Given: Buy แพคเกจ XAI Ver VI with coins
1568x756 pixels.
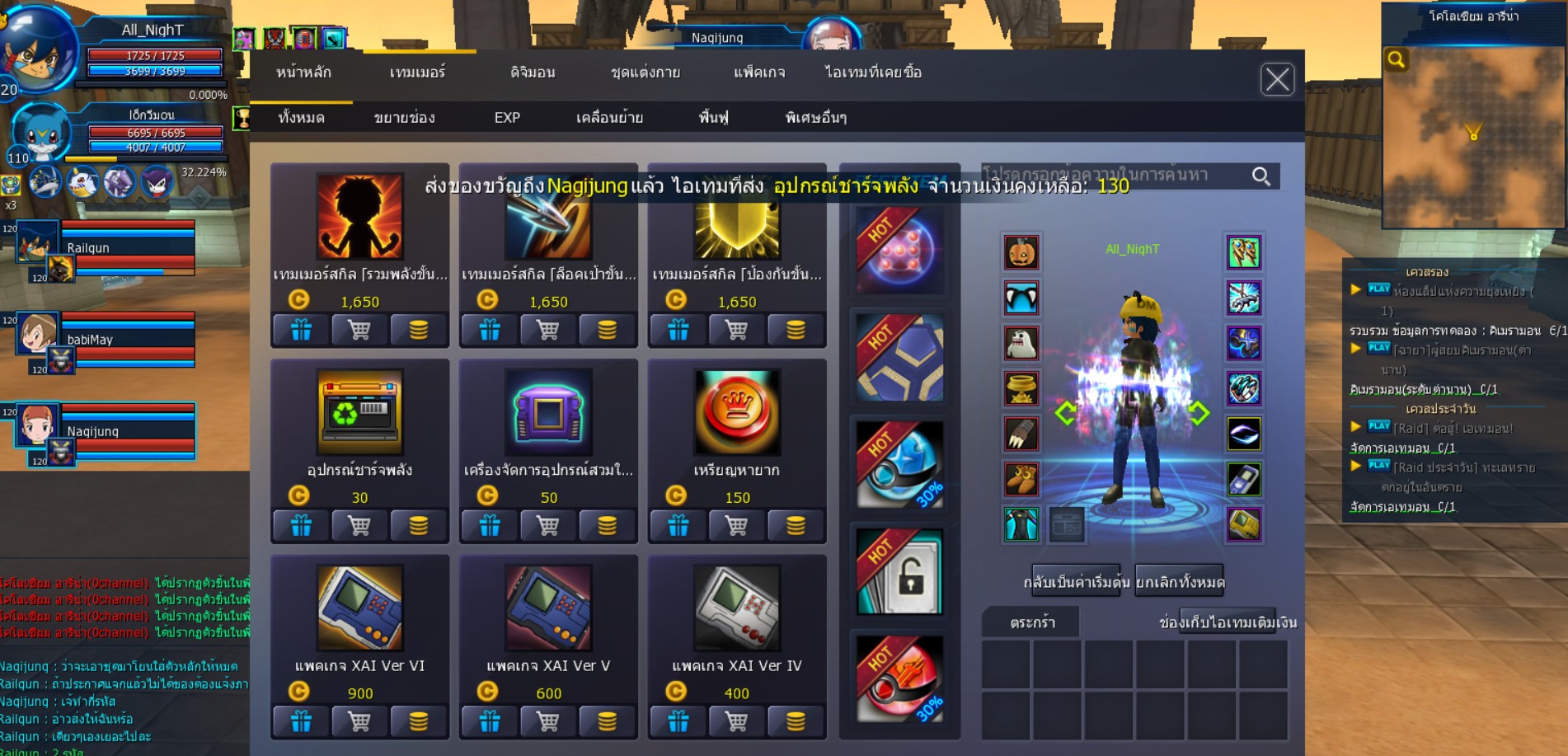Looking at the screenshot, I should tap(418, 722).
